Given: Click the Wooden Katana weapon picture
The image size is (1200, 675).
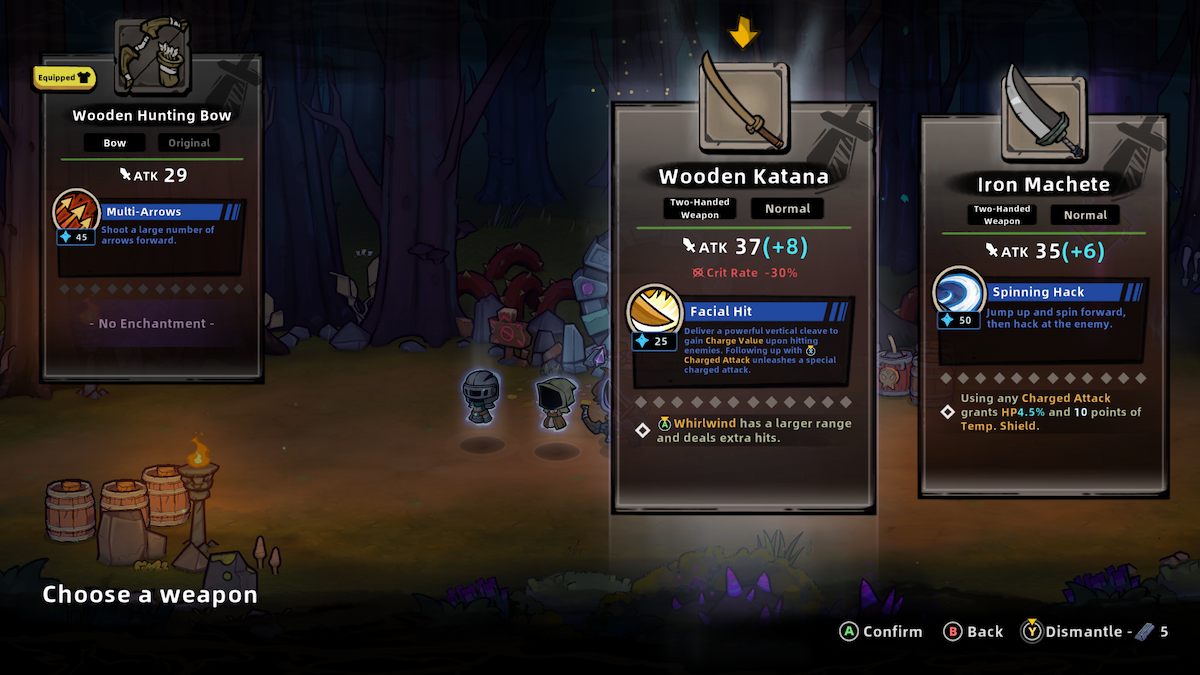Looking at the screenshot, I should tap(743, 105).
